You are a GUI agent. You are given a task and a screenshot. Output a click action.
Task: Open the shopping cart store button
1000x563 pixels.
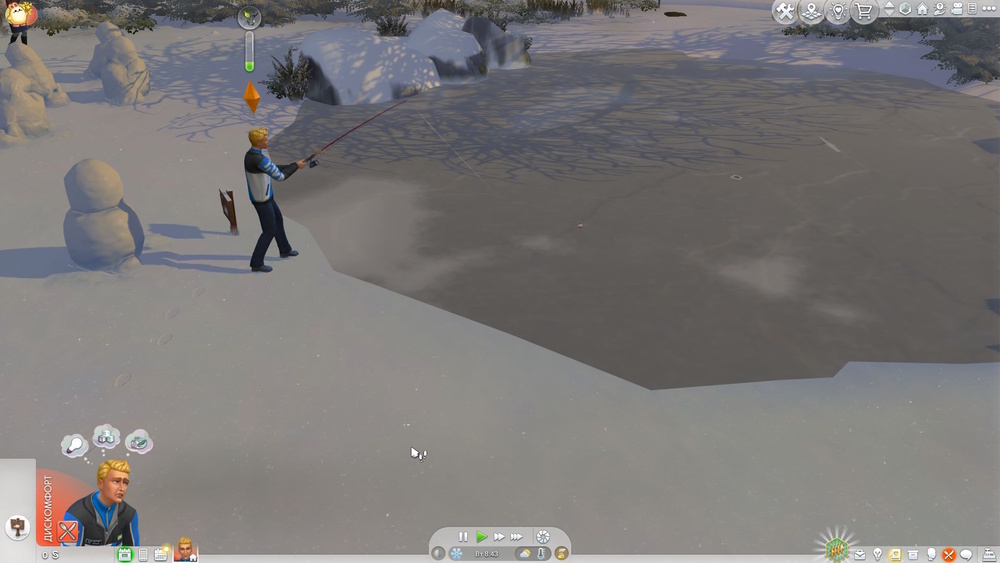click(864, 12)
